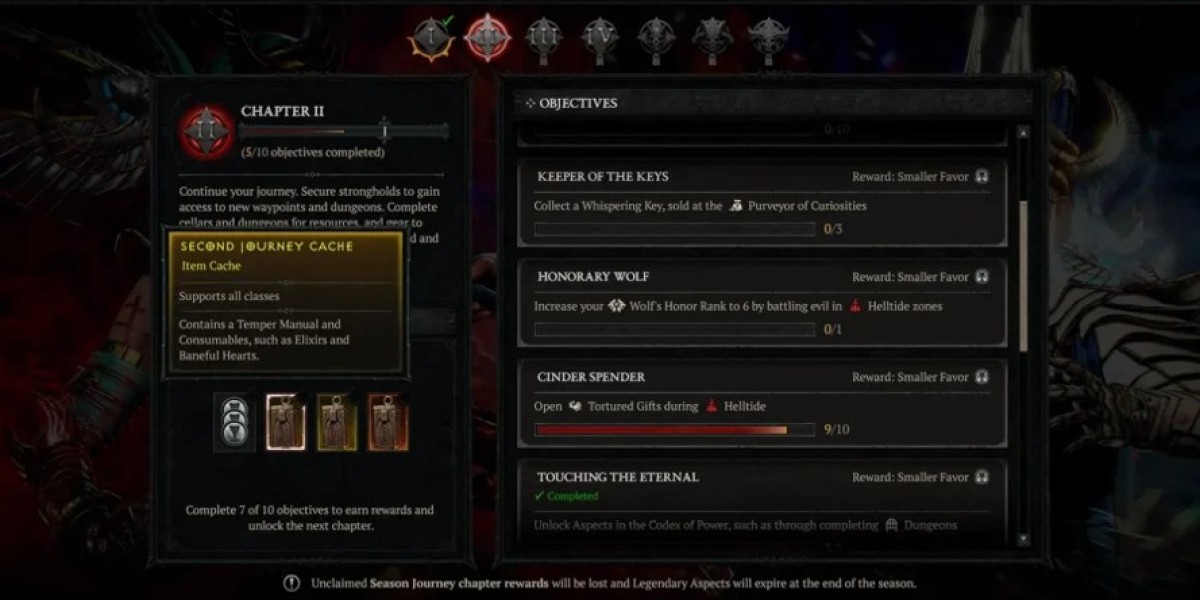Select the yellow-bordered cache reward icon
This screenshot has height=600, width=1200.
point(337,422)
